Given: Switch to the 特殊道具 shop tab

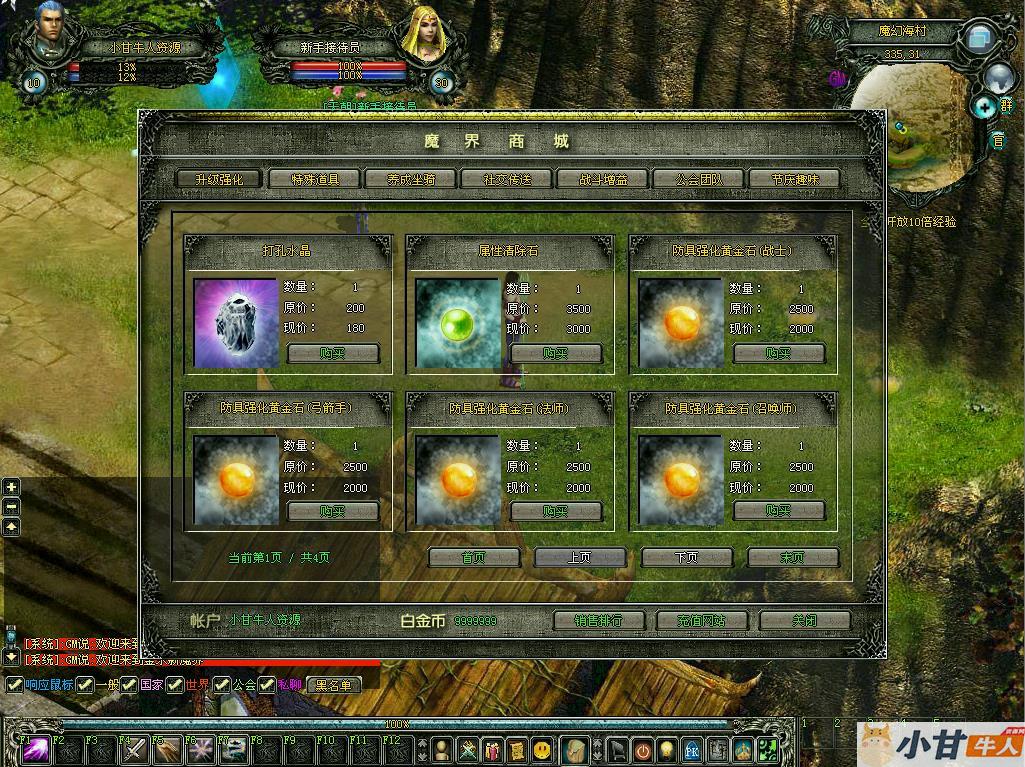Looking at the screenshot, I should coord(315,180).
